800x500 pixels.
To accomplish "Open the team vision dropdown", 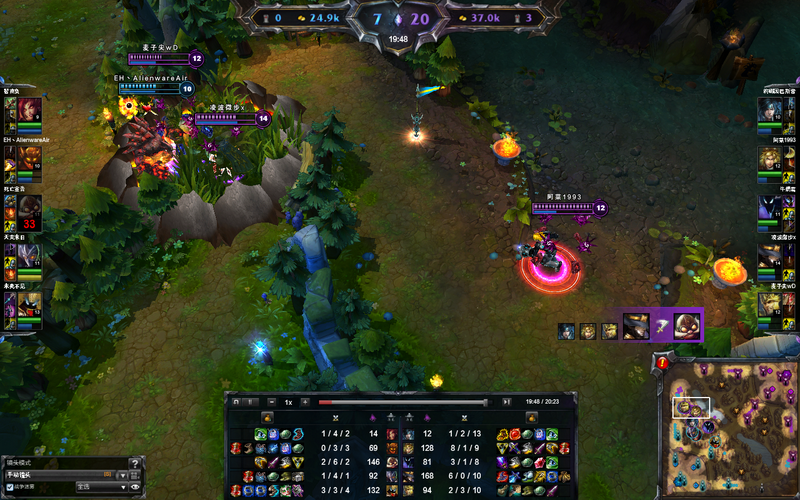I will pos(98,487).
